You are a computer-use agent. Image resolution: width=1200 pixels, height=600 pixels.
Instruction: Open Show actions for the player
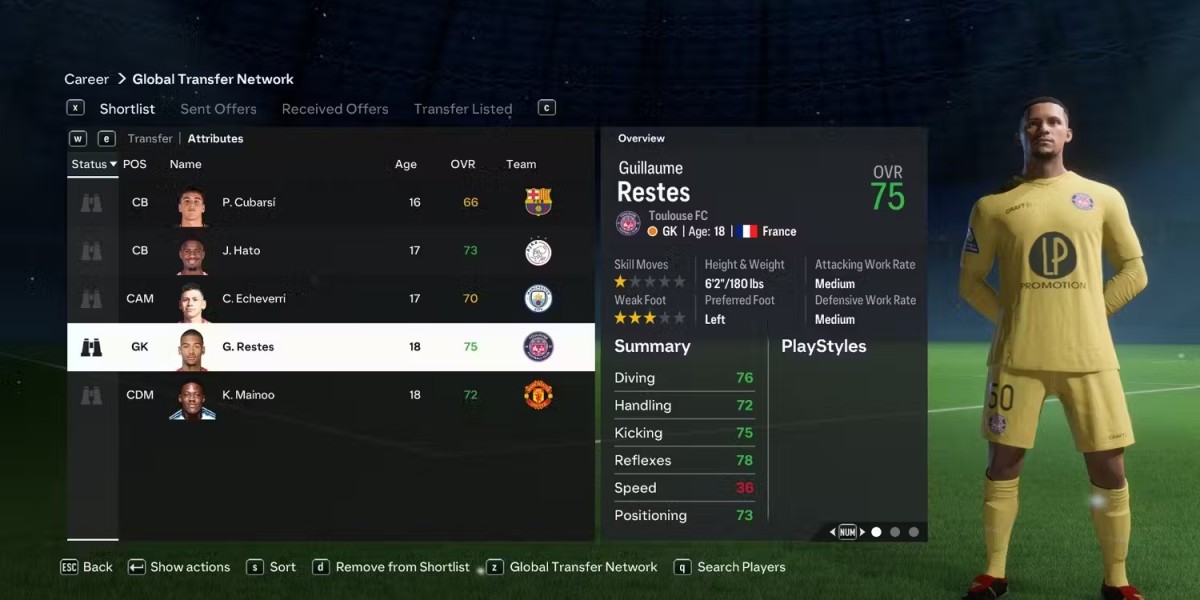(x=189, y=567)
